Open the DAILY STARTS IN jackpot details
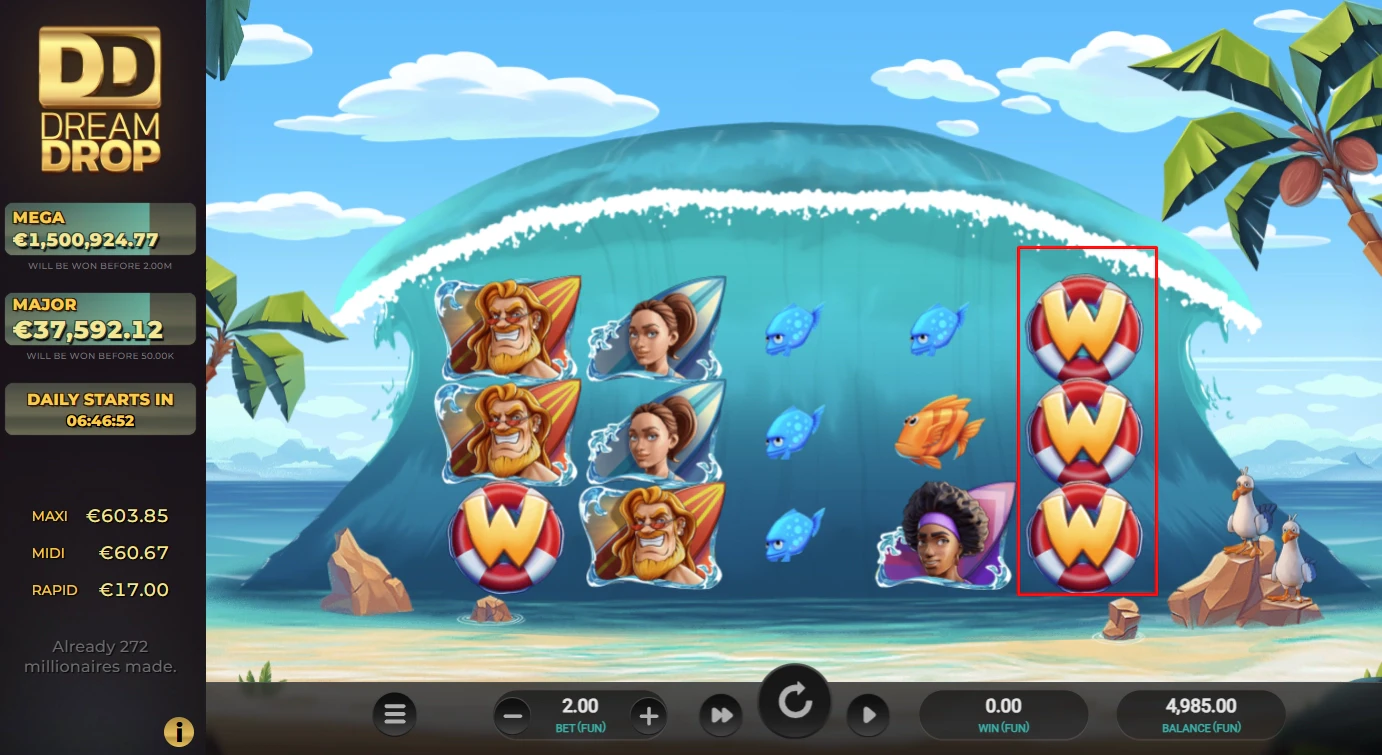 click(x=100, y=408)
